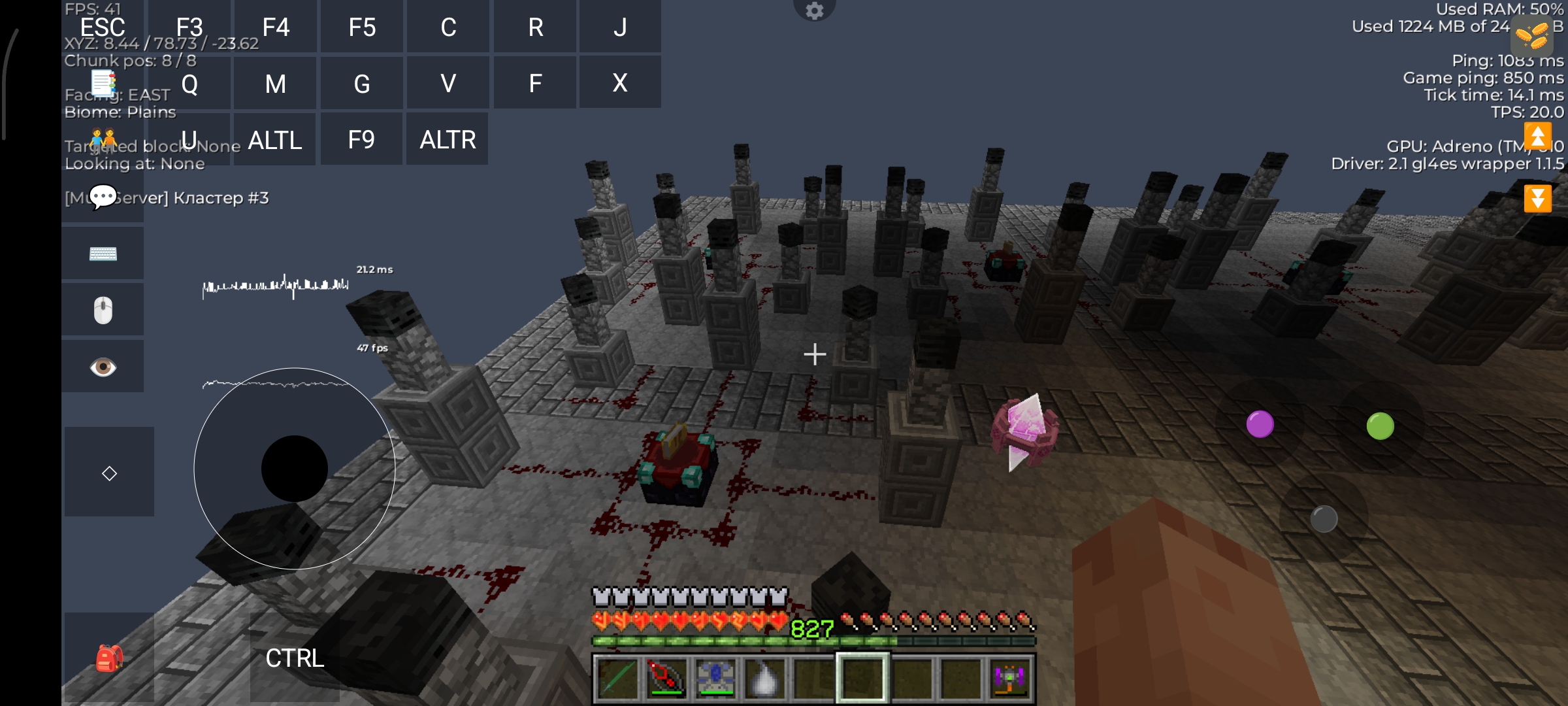Tap the F9 overlay button
The image size is (1568, 706).
tap(361, 140)
